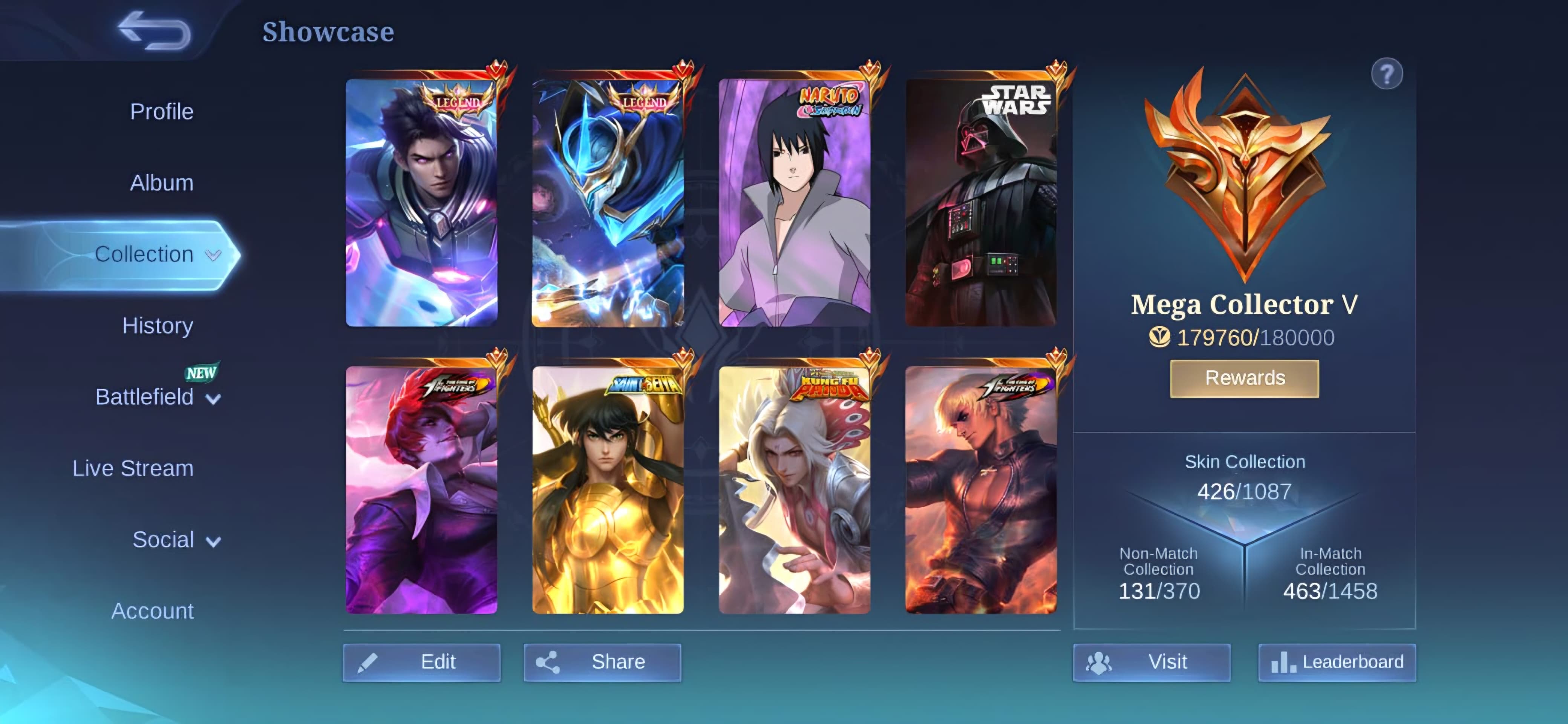
Task: Expand the Battlefield section
Action: pos(157,397)
